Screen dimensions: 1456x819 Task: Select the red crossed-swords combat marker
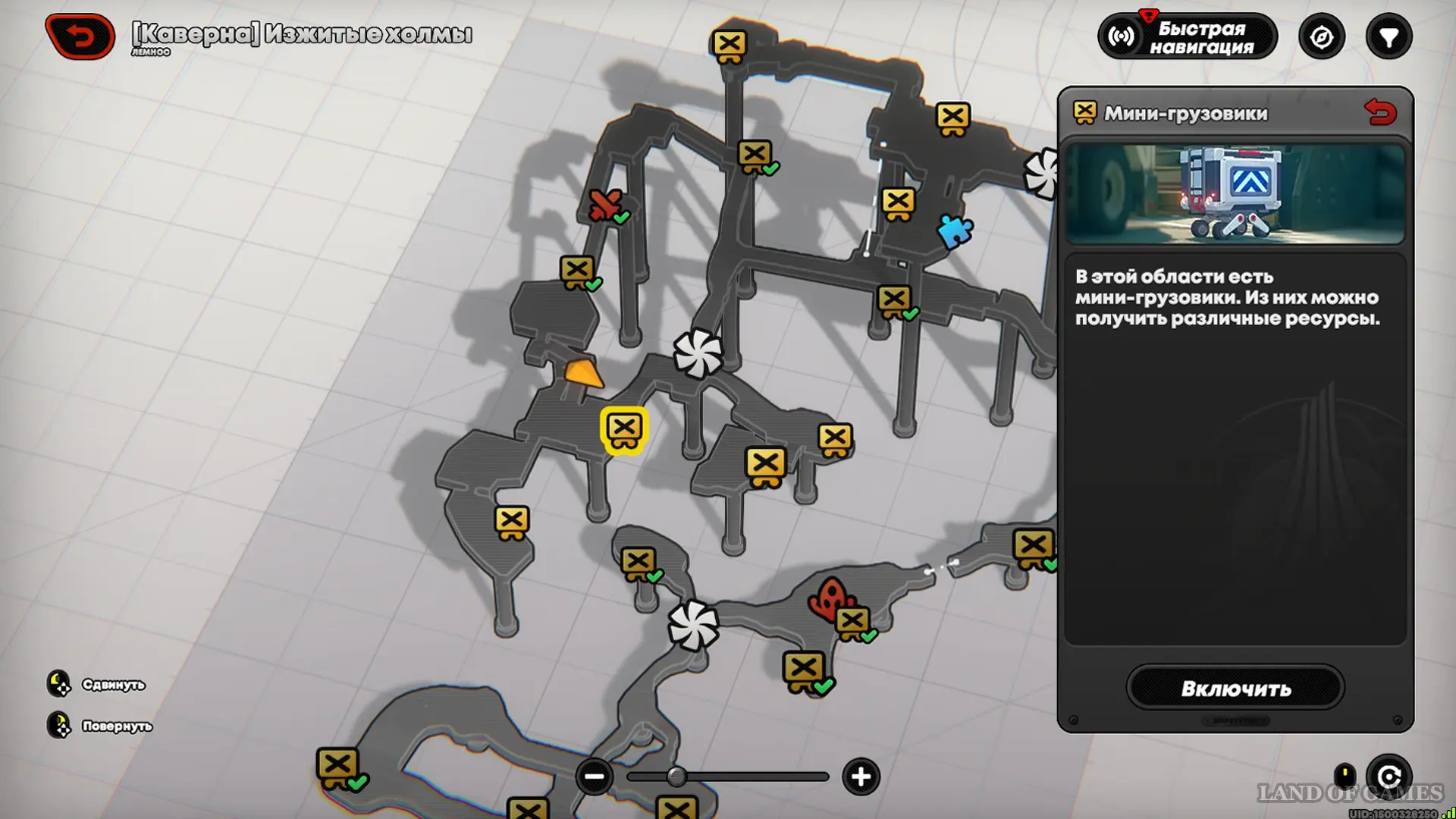pos(604,204)
